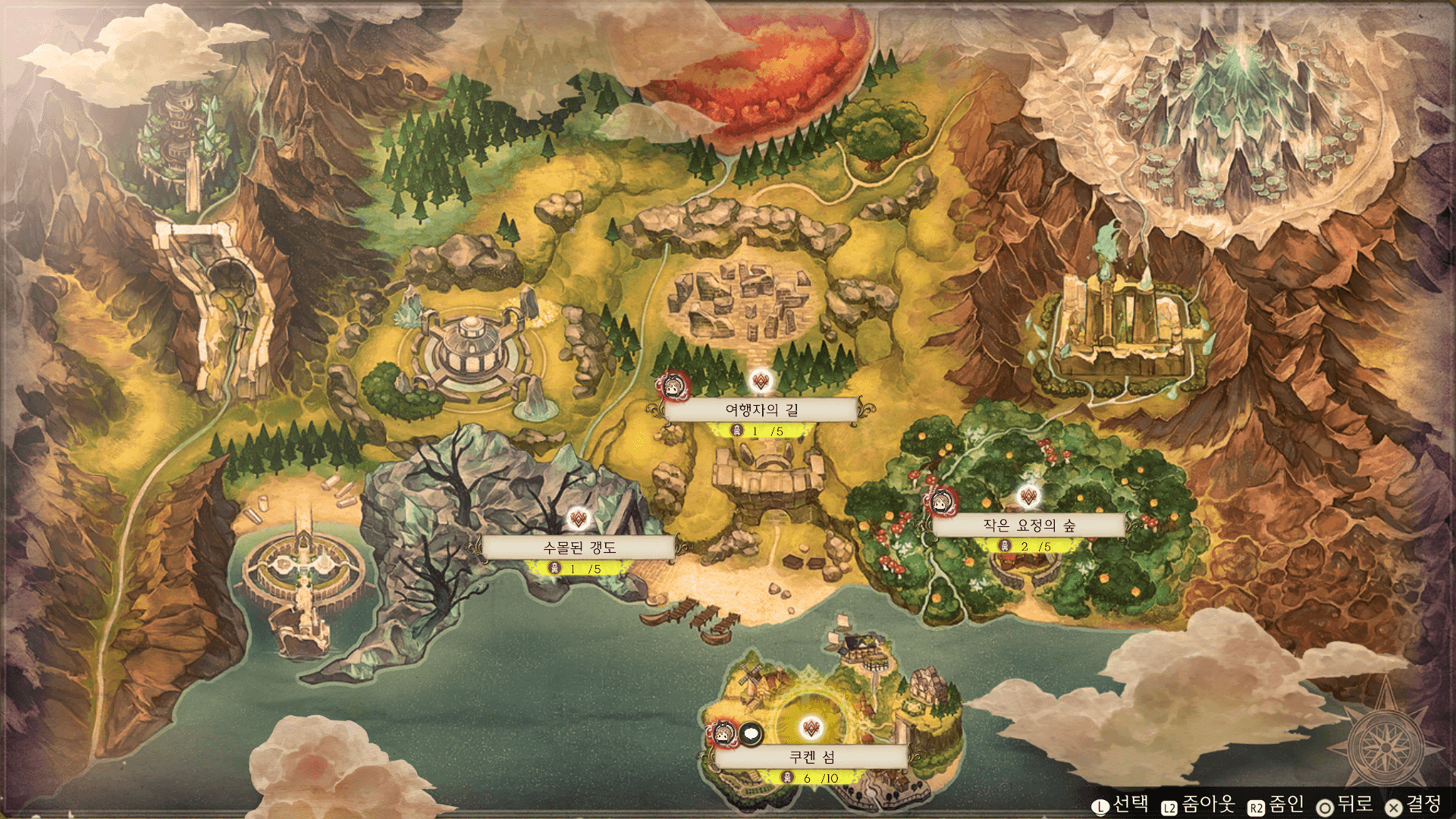The height and width of the screenshot is (819, 1456).
Task: Select the character portrait beside 작은 요정의 숲
Action: click(941, 501)
